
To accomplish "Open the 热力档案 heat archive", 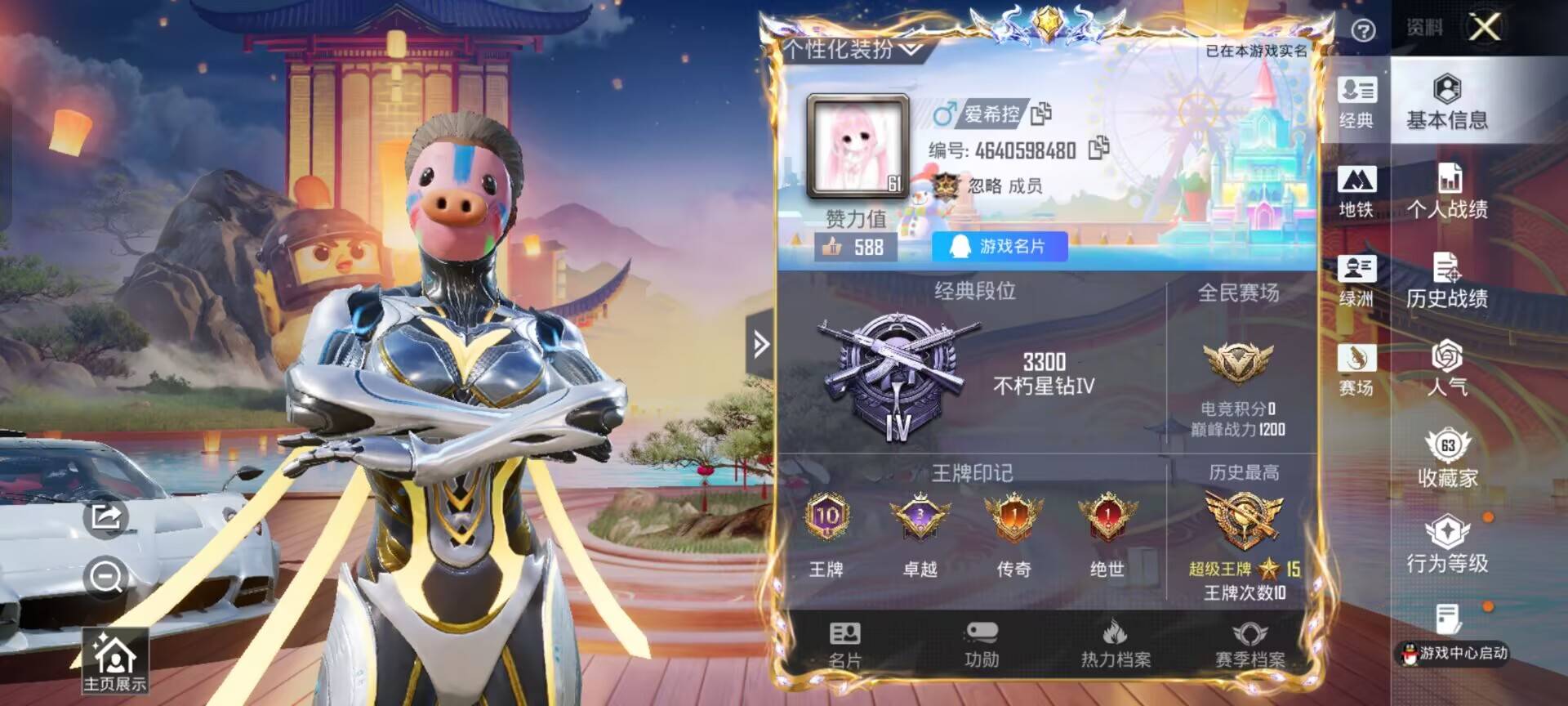I will [x=1116, y=645].
